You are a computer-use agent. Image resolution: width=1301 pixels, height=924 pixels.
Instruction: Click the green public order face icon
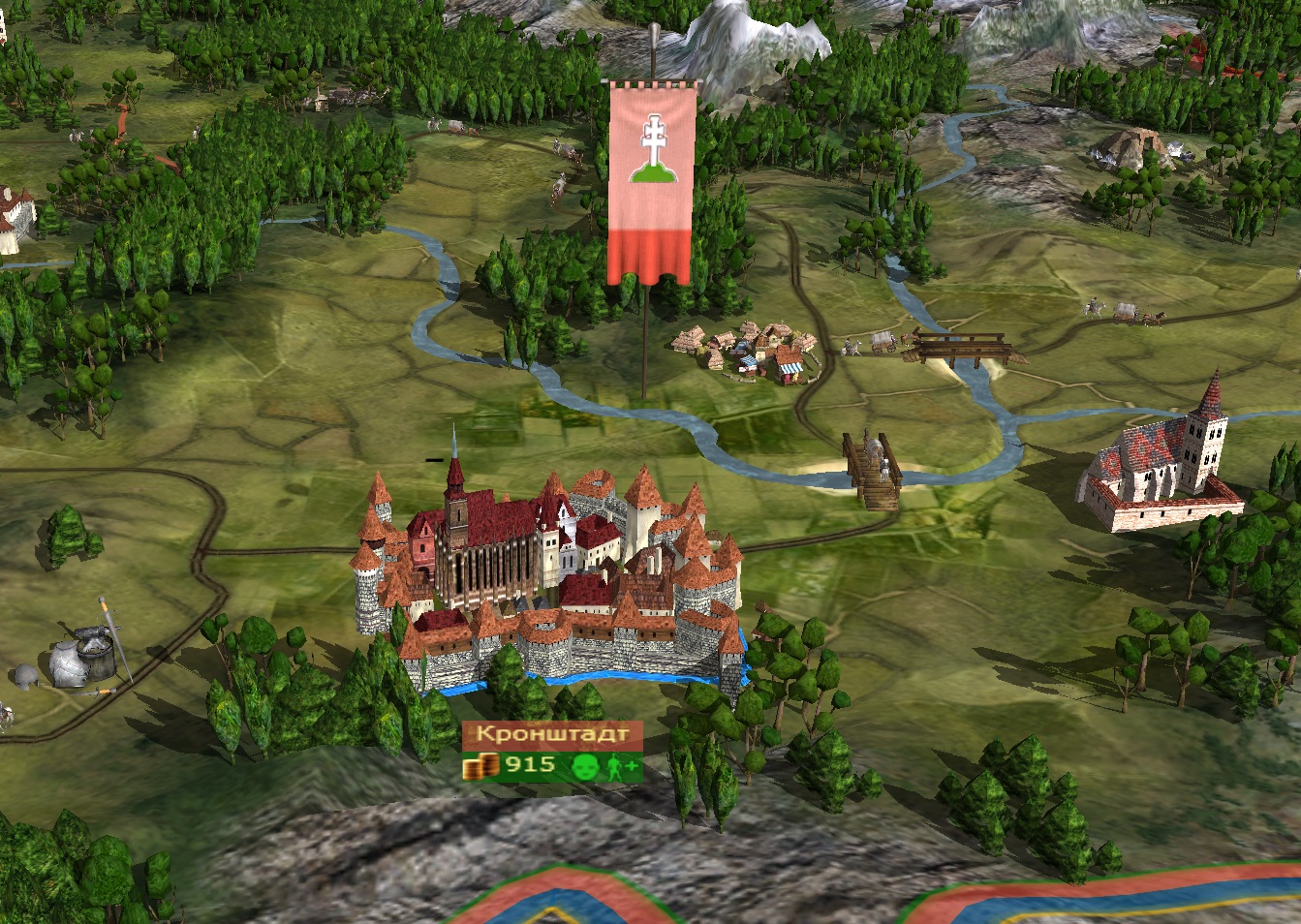click(583, 767)
